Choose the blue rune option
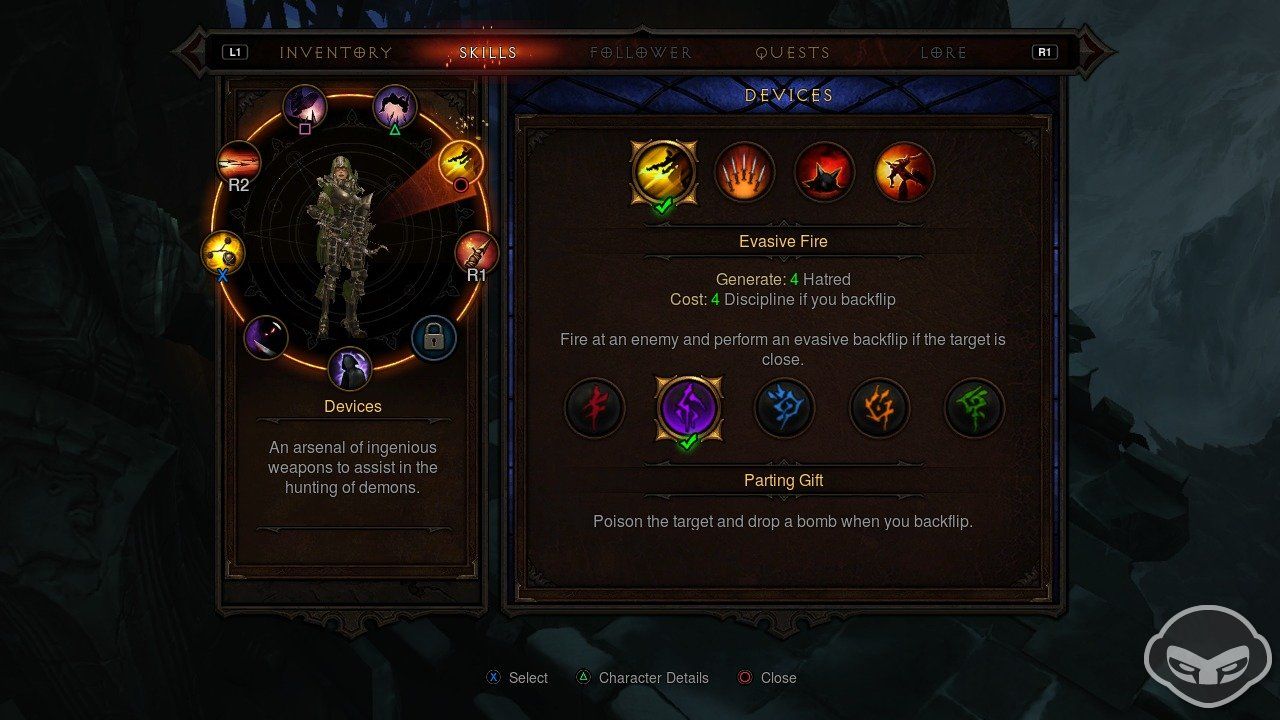The image size is (1280, 720). 785,408
